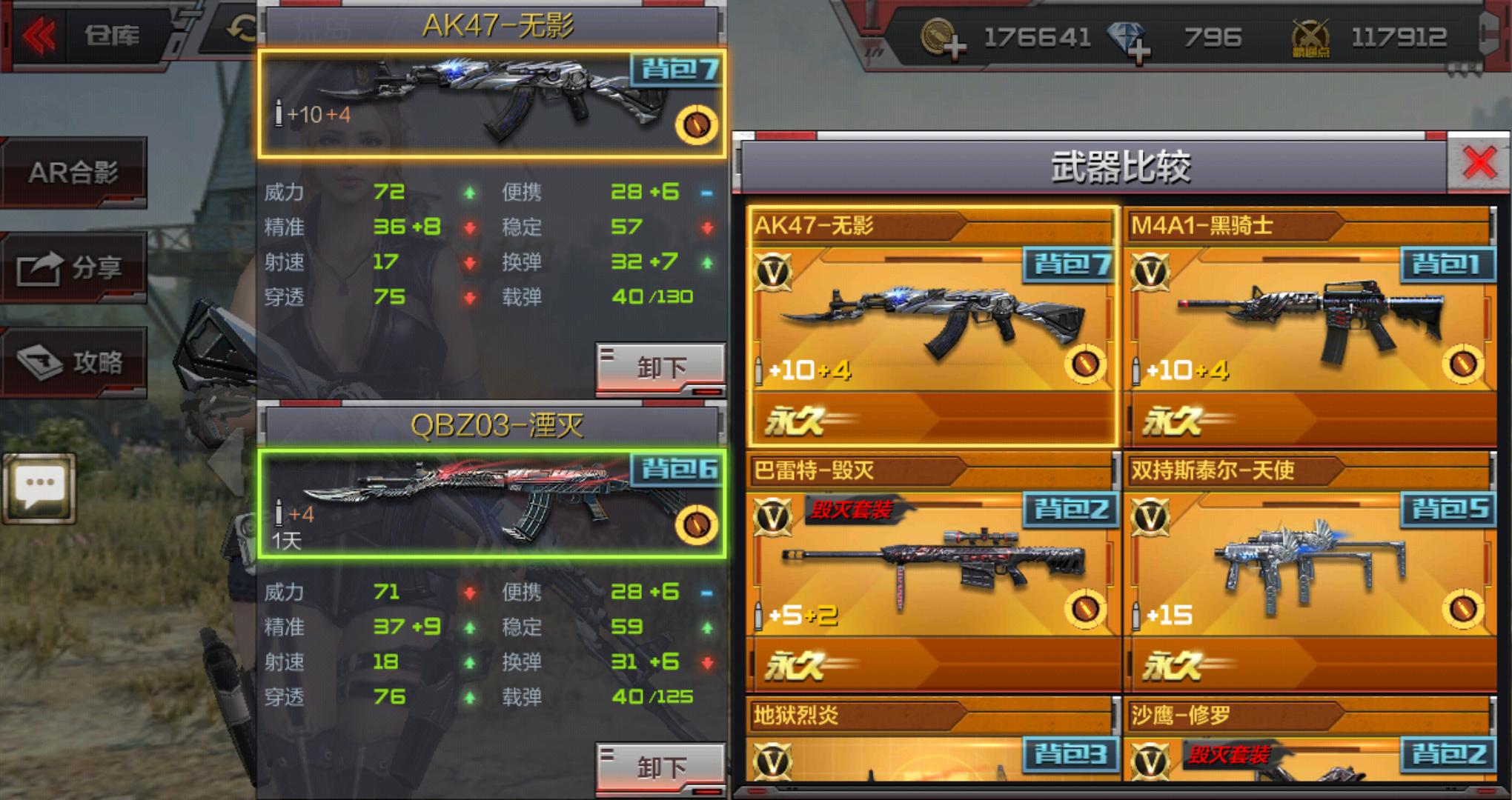Select the AK47-无影 card in comparison list

(x=932, y=326)
